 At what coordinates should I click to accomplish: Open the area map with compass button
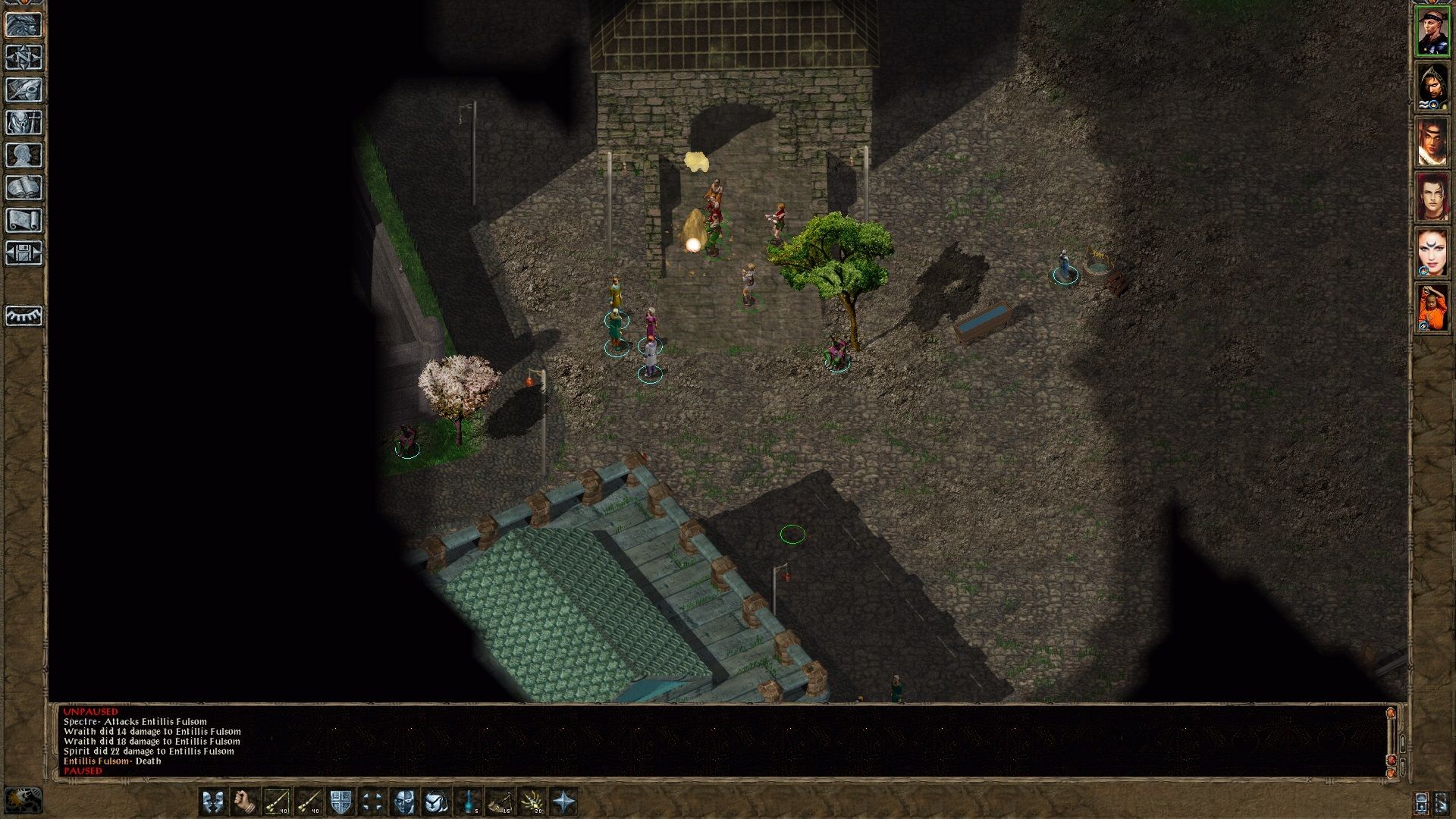click(24, 58)
